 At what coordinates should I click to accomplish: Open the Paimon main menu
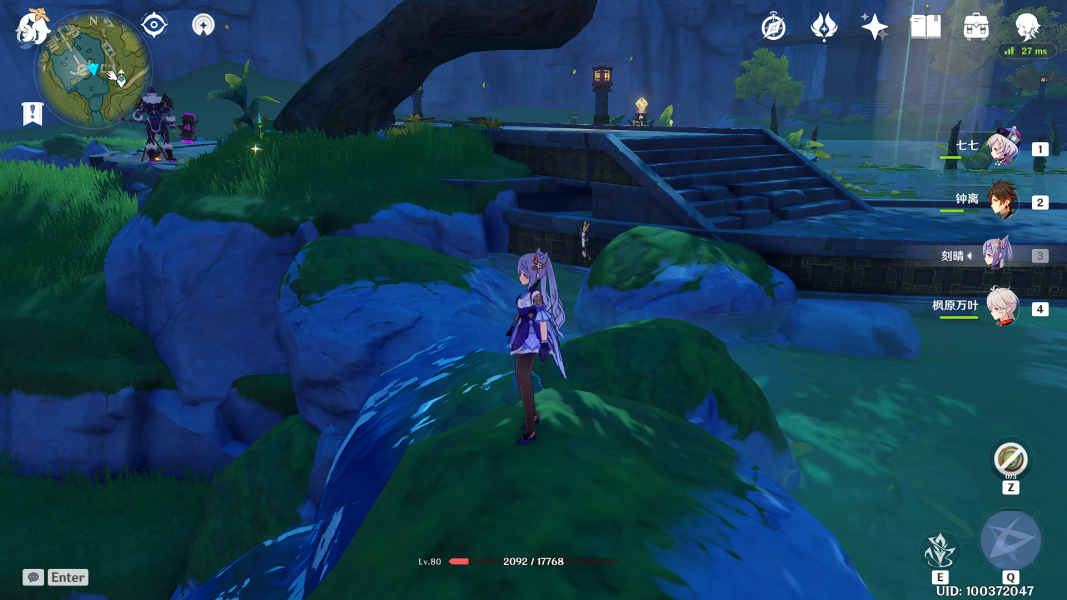click(33, 27)
